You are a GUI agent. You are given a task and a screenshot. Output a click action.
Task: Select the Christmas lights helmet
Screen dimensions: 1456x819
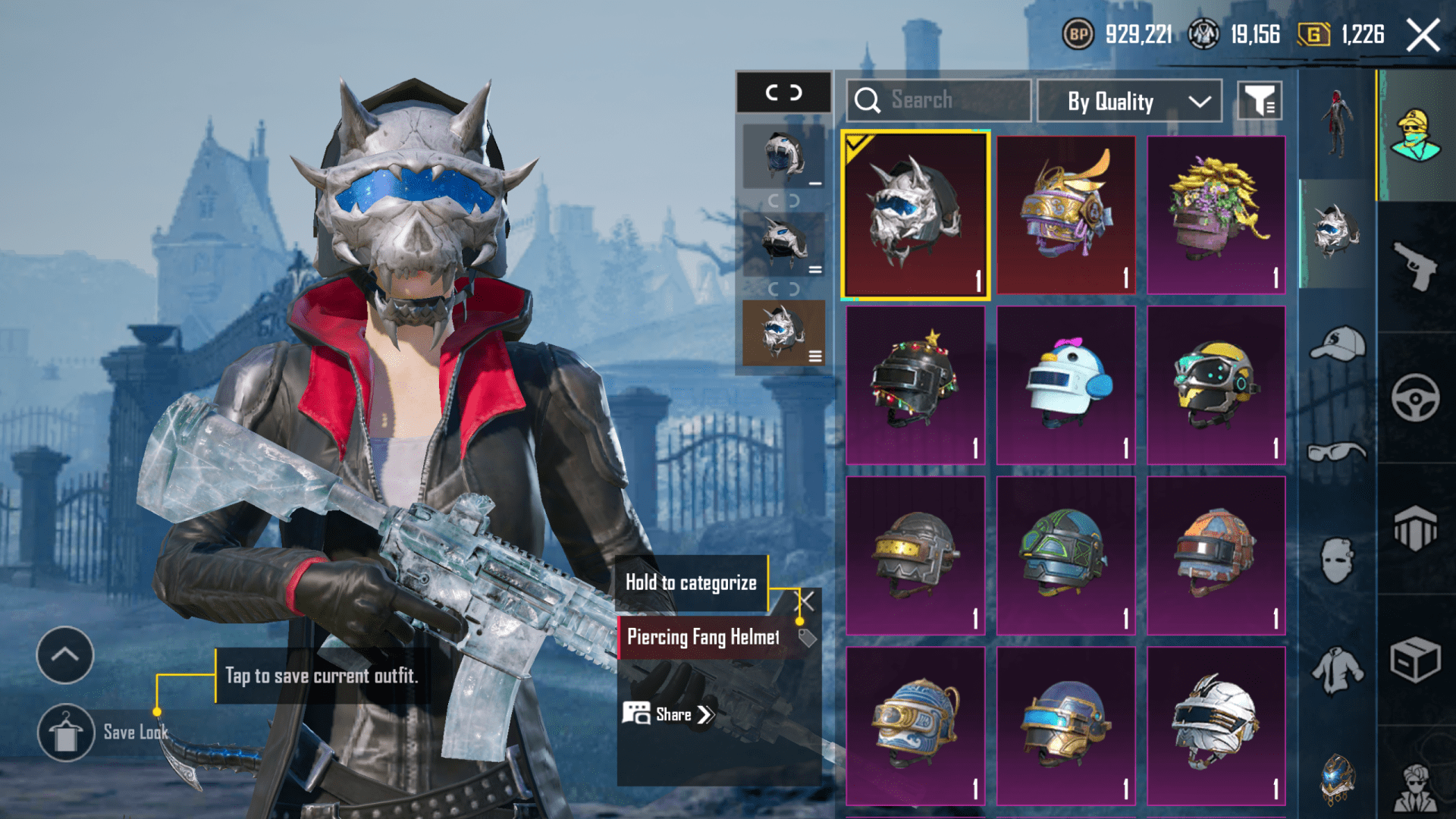(915, 385)
